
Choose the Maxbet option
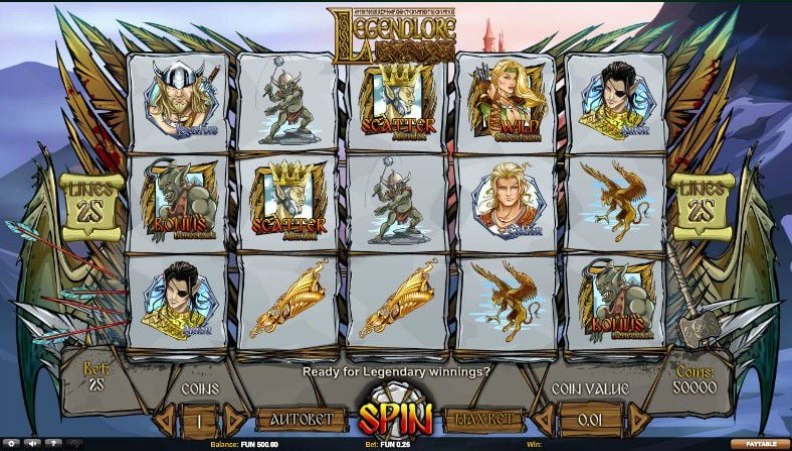click(x=485, y=419)
